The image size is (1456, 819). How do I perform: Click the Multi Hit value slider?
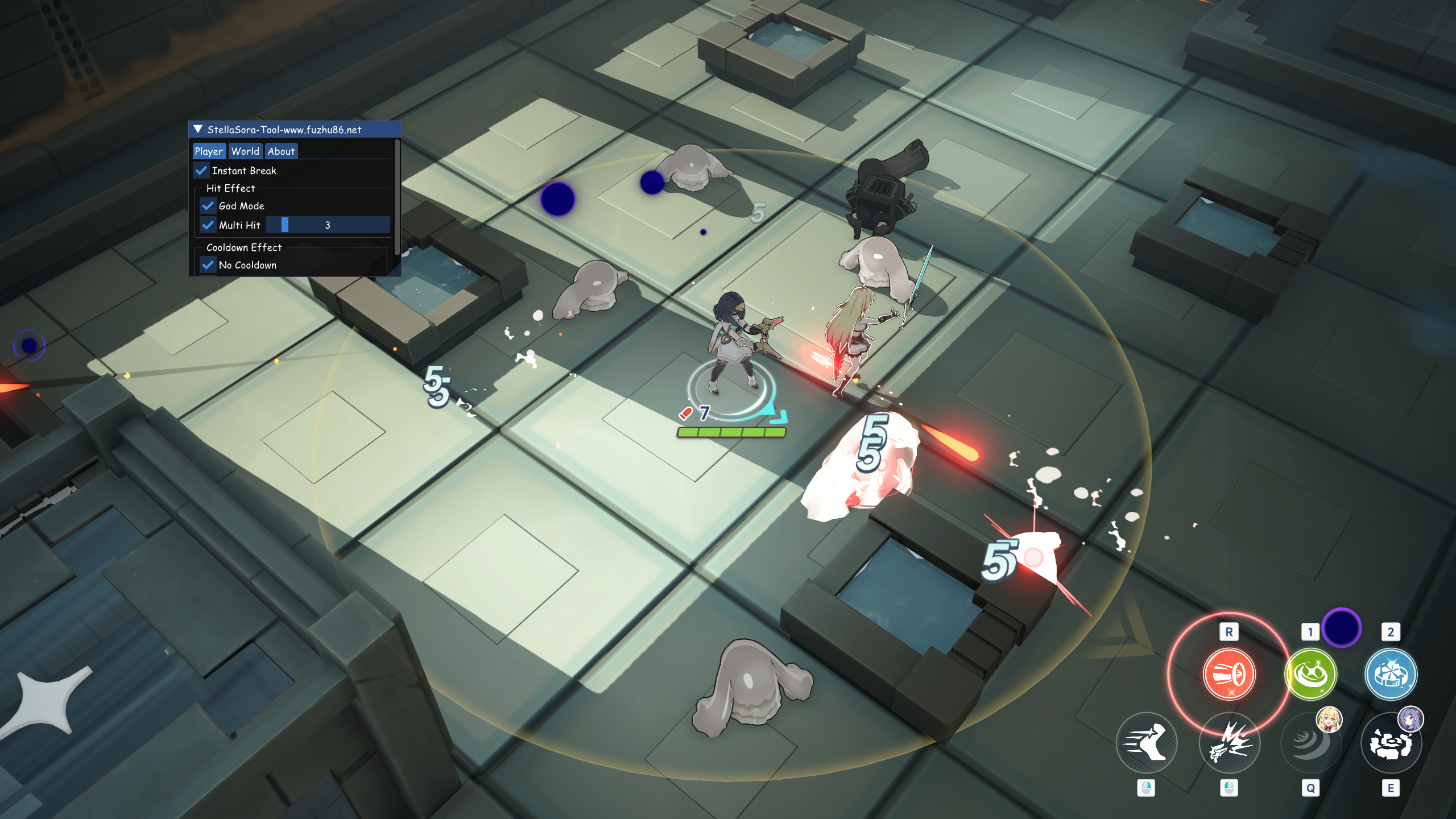tap(328, 225)
